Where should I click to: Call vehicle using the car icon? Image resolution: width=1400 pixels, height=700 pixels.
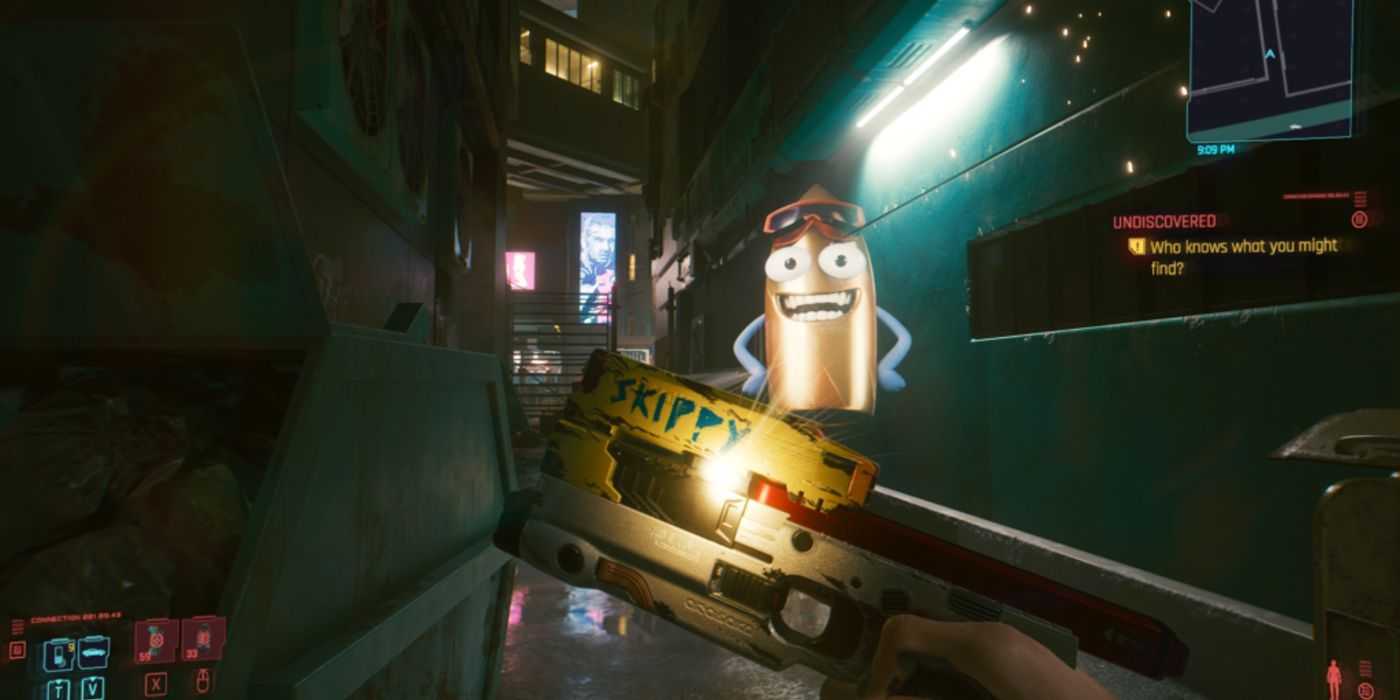tap(93, 652)
